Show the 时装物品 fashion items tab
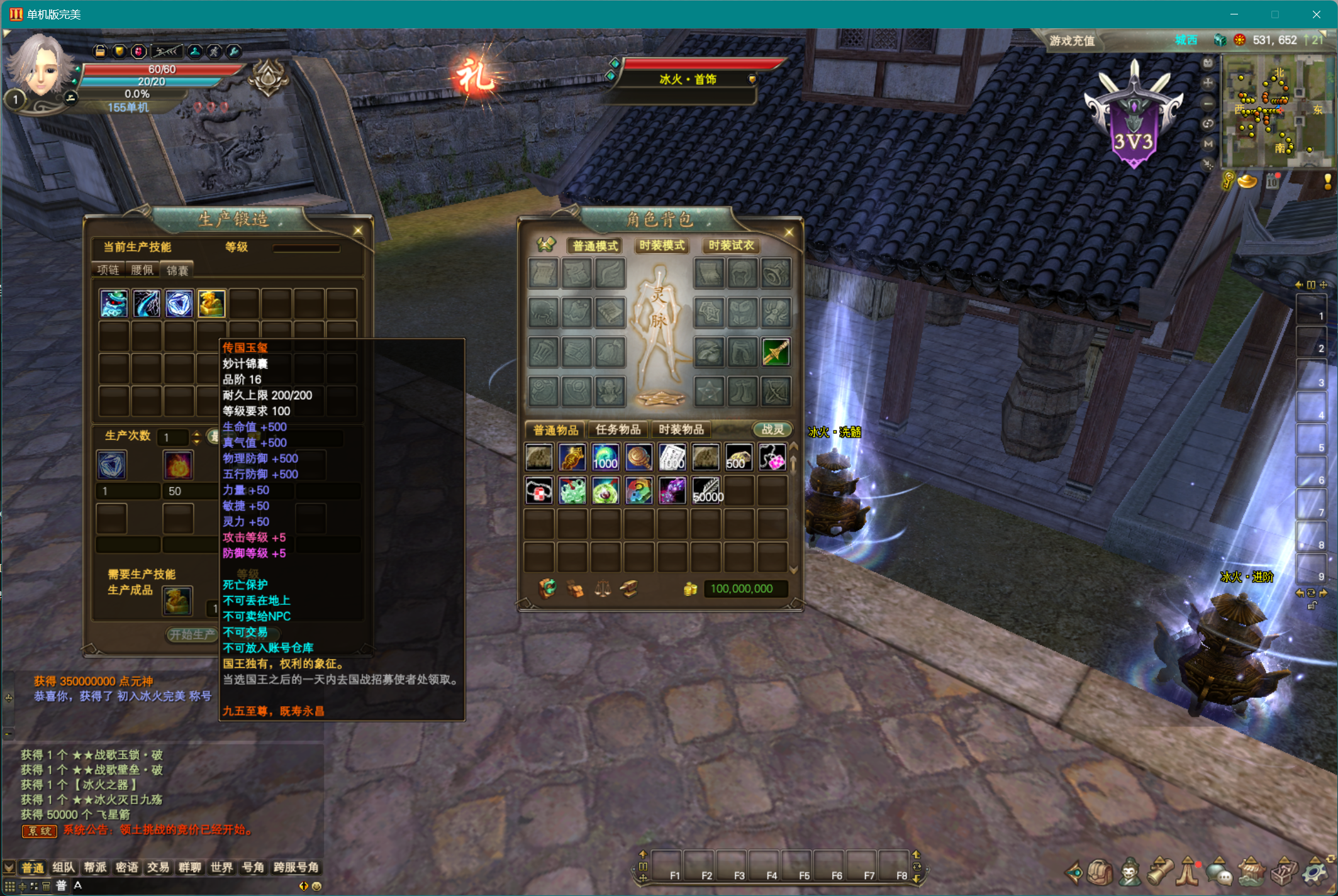This screenshot has height=896, width=1338. click(681, 429)
